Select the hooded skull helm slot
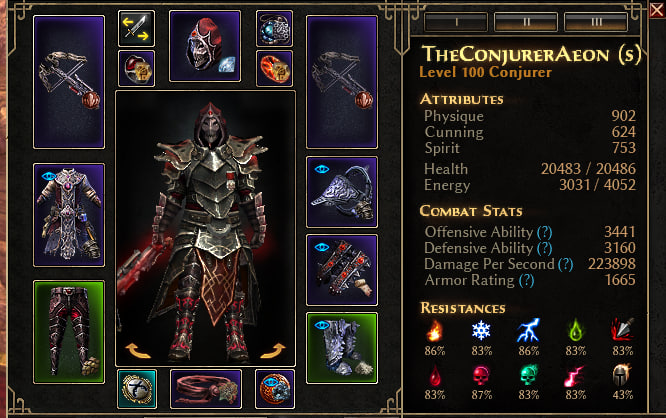Viewport: 666px width, 418px height. [205, 45]
